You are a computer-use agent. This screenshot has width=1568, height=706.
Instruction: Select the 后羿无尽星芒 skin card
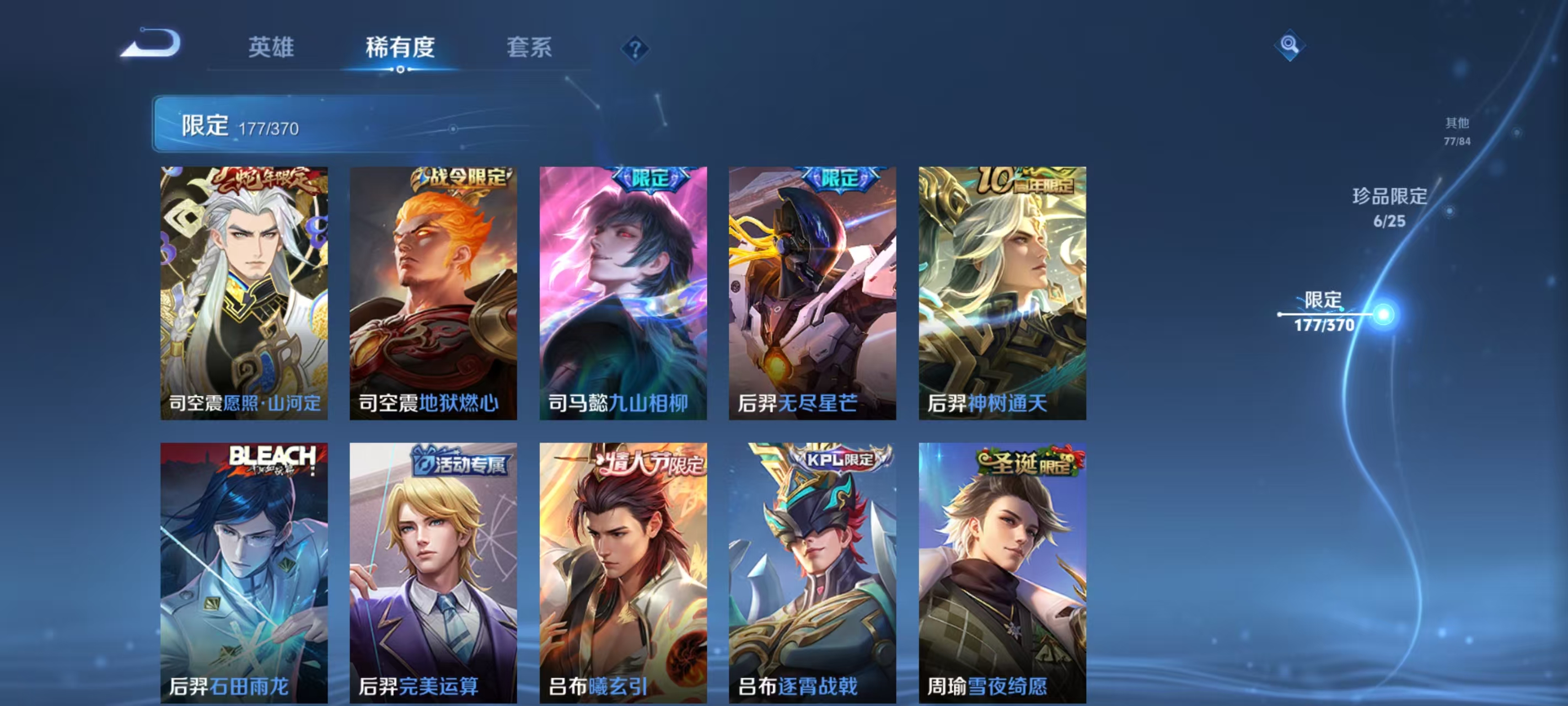[812, 292]
